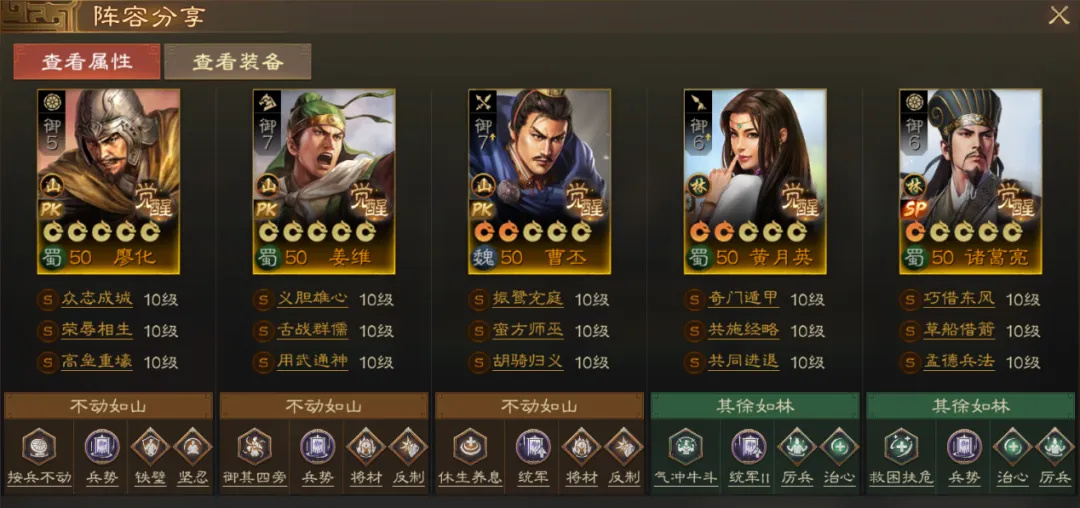The width and height of the screenshot is (1080, 508).
Task: Click the 御其四旁 formation icon
Action: pyautogui.click(x=254, y=445)
